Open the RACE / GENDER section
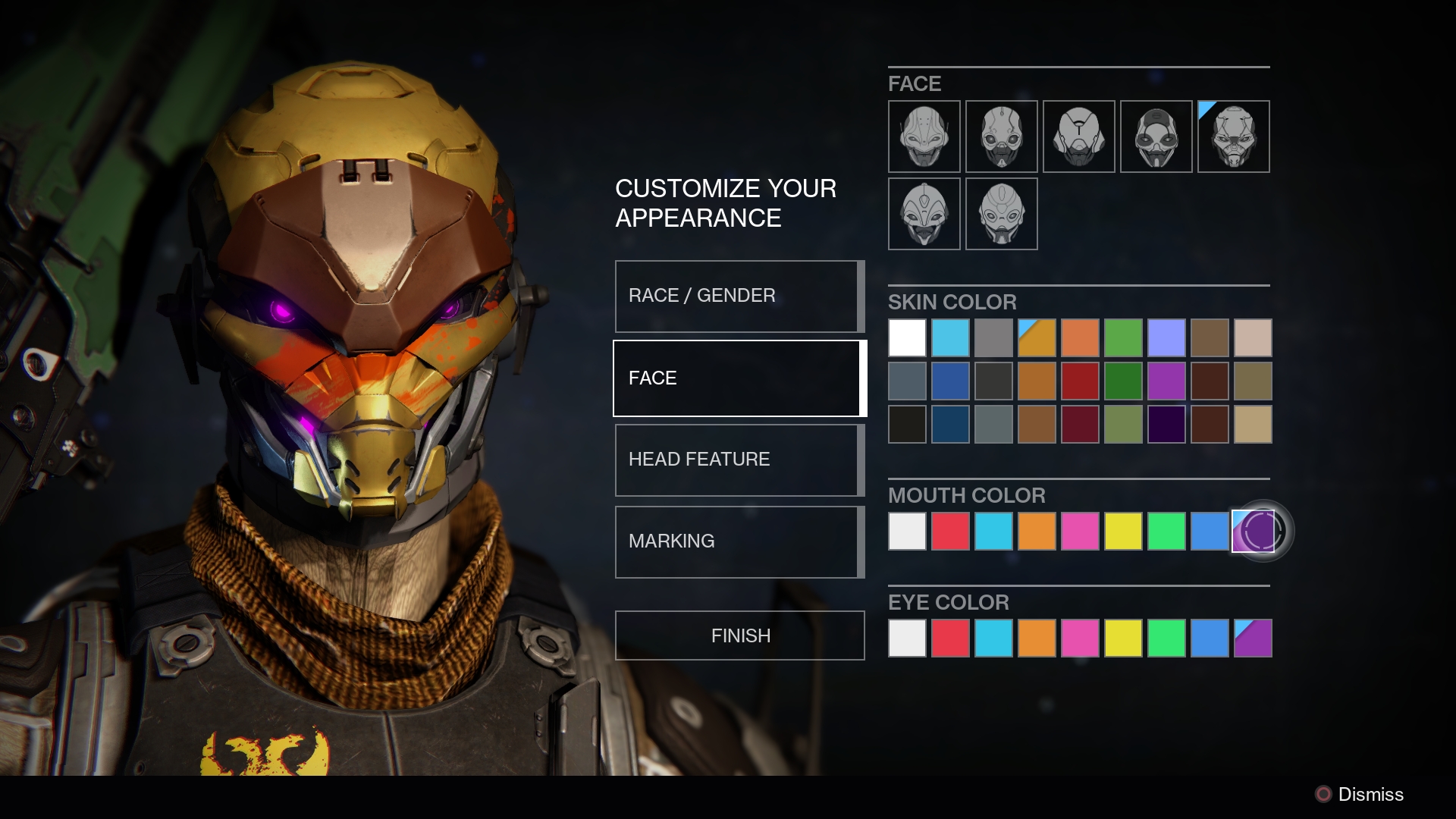 point(738,296)
